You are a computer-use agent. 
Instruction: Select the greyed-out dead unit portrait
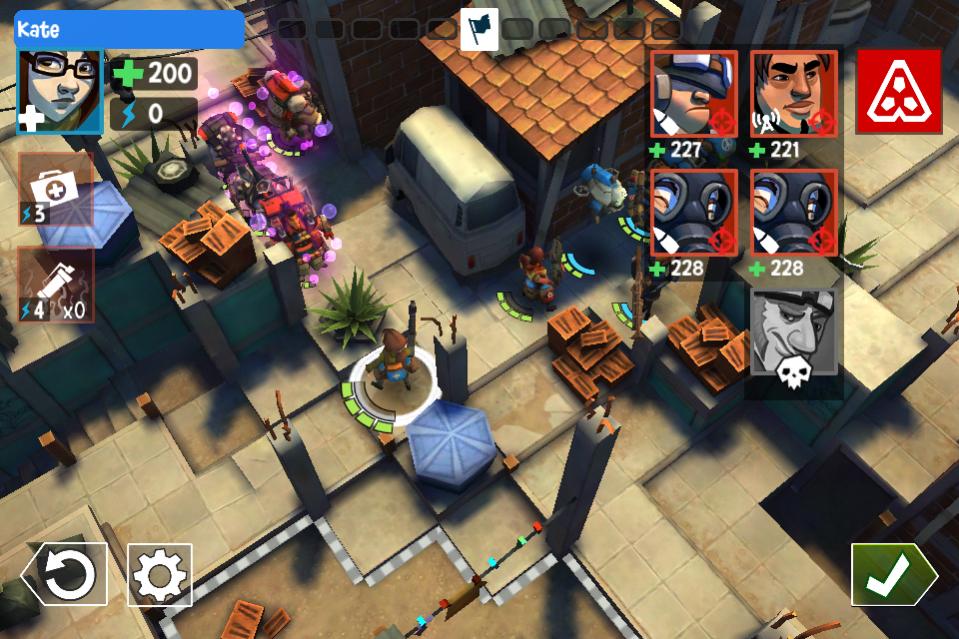[x=793, y=340]
